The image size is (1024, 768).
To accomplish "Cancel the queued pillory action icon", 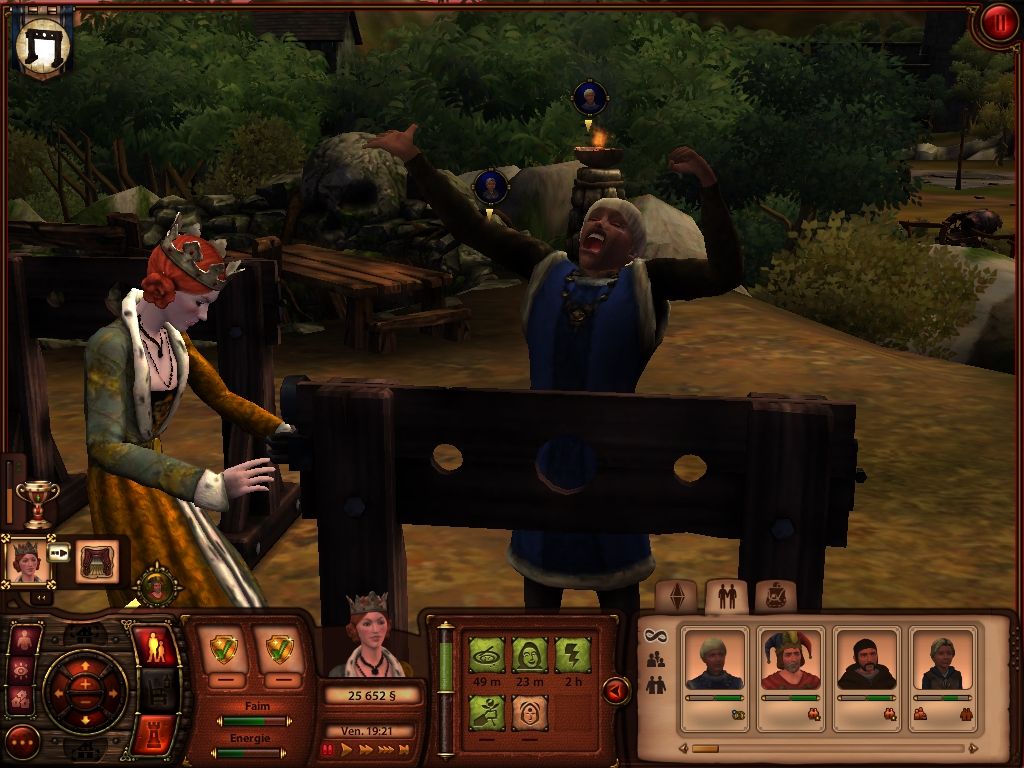I will [97, 561].
